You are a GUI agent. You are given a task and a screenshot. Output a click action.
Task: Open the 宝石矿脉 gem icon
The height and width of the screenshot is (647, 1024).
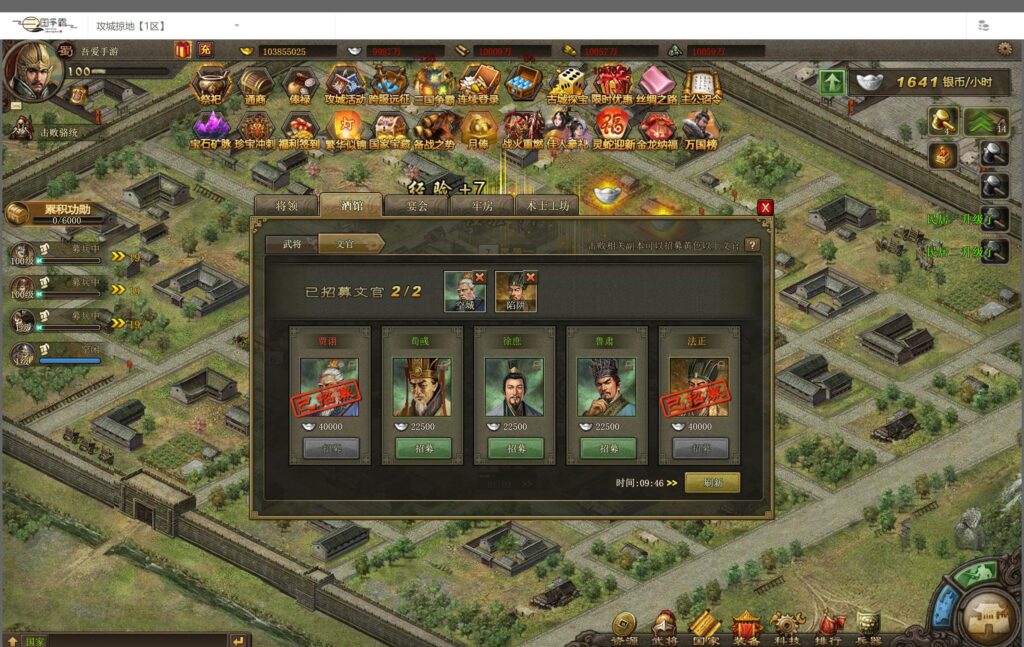point(210,129)
